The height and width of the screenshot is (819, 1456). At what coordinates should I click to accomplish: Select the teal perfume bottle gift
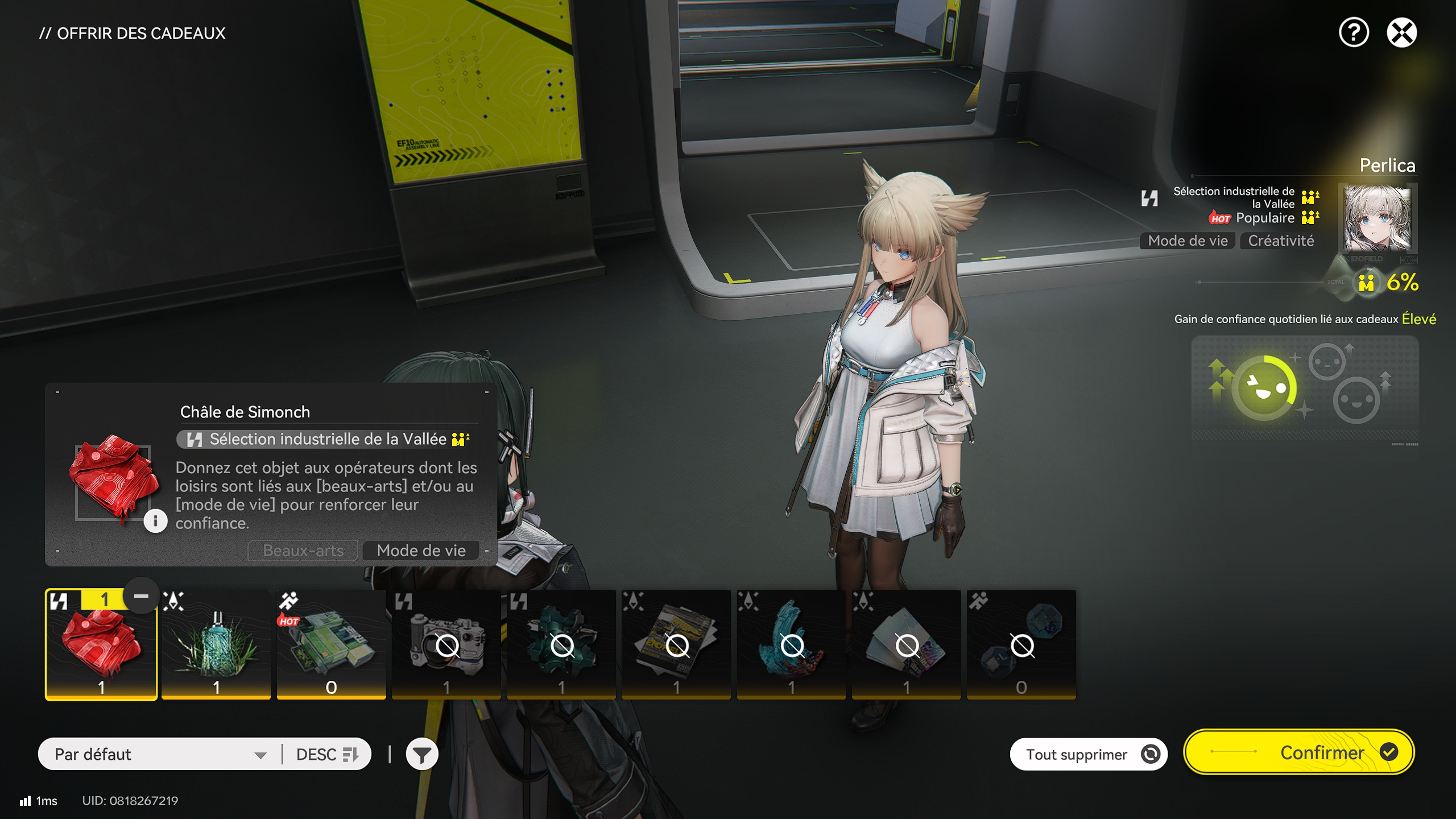216,646
